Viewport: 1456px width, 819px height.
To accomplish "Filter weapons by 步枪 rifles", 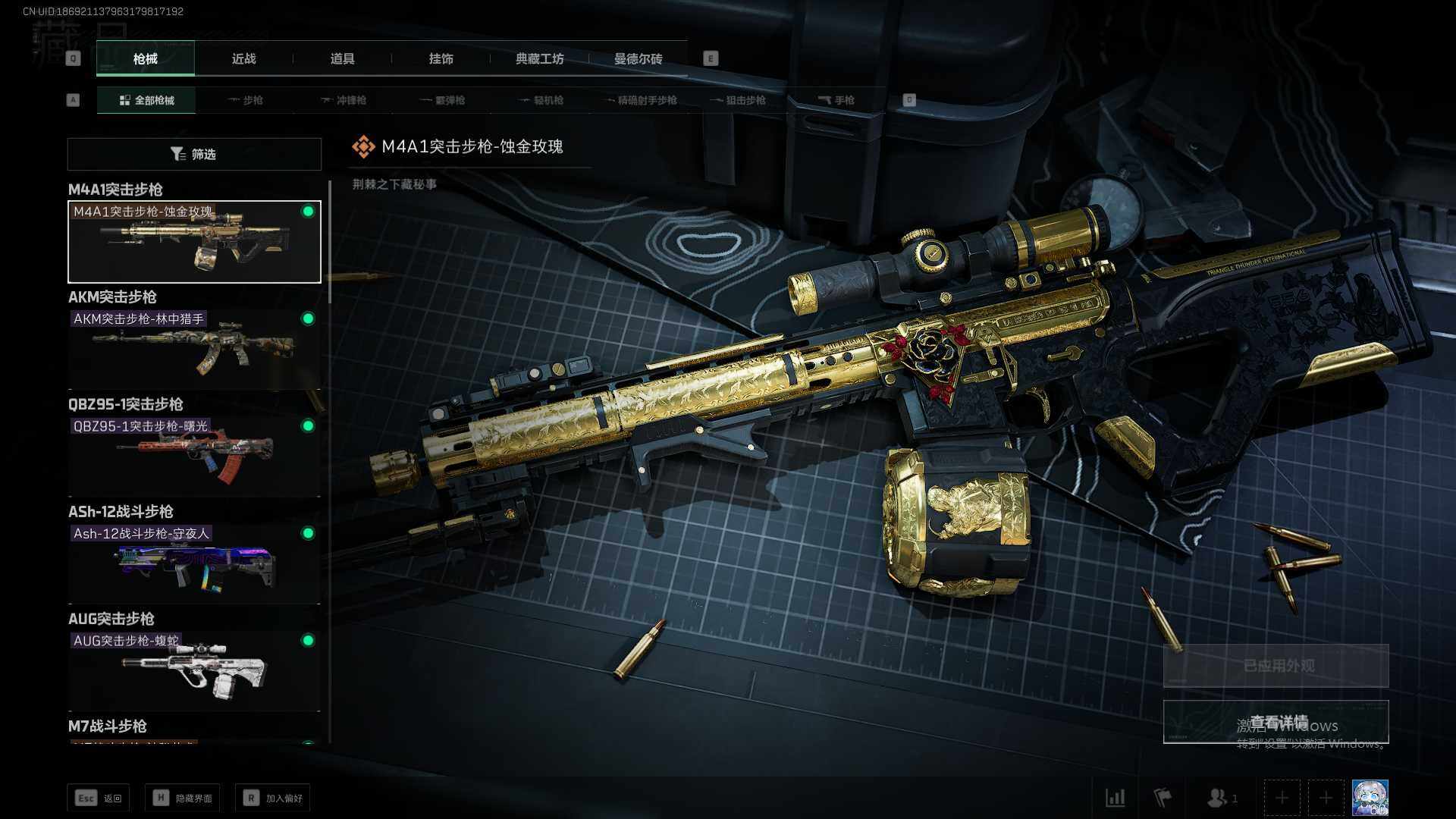I will coord(246,100).
